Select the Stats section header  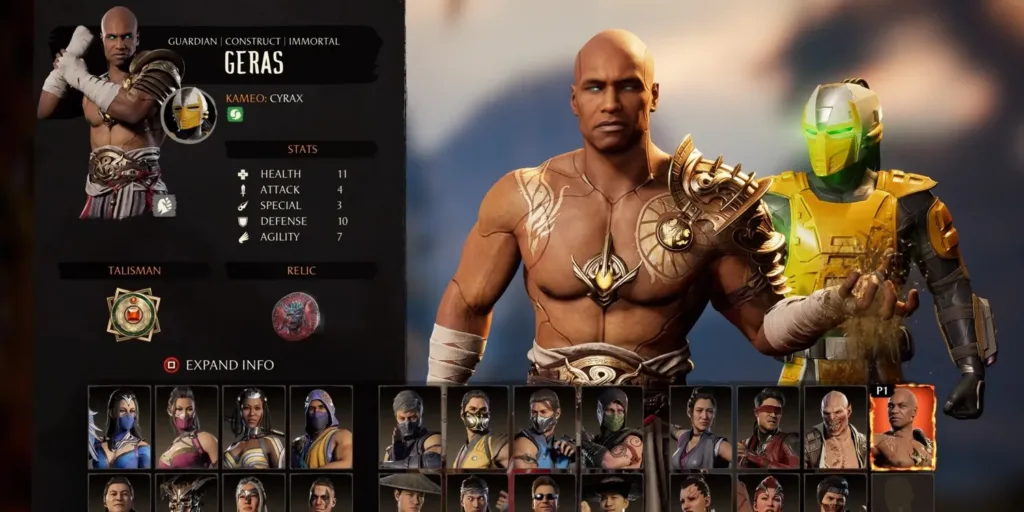[302, 149]
